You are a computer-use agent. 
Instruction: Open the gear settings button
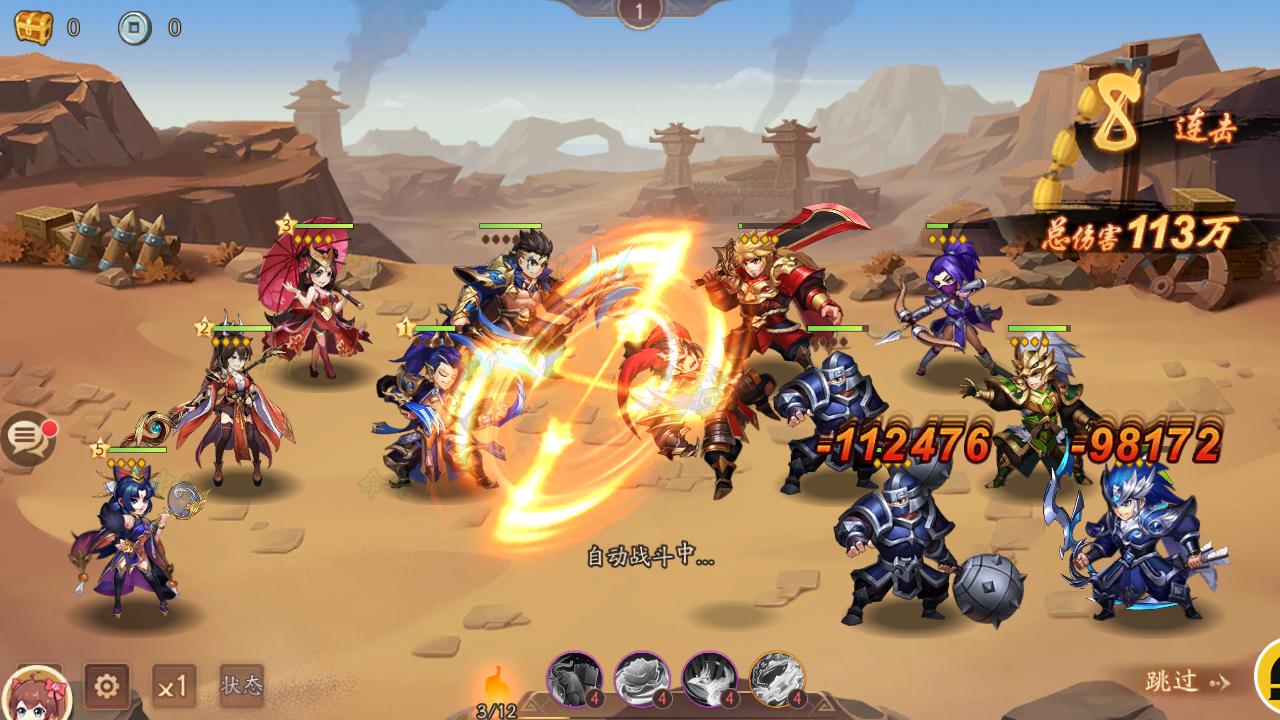click(x=106, y=686)
